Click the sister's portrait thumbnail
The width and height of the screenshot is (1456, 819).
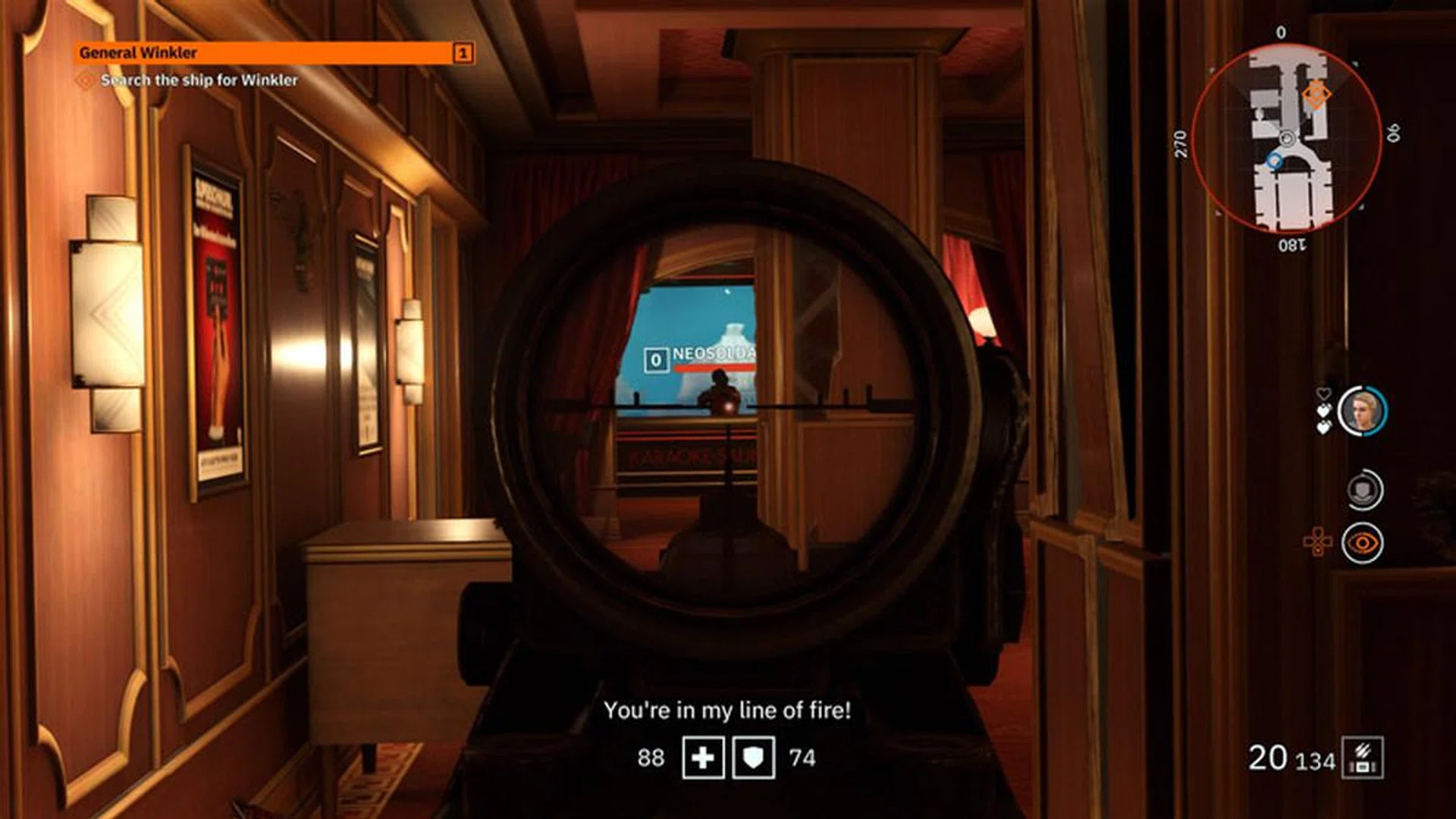tap(1363, 410)
